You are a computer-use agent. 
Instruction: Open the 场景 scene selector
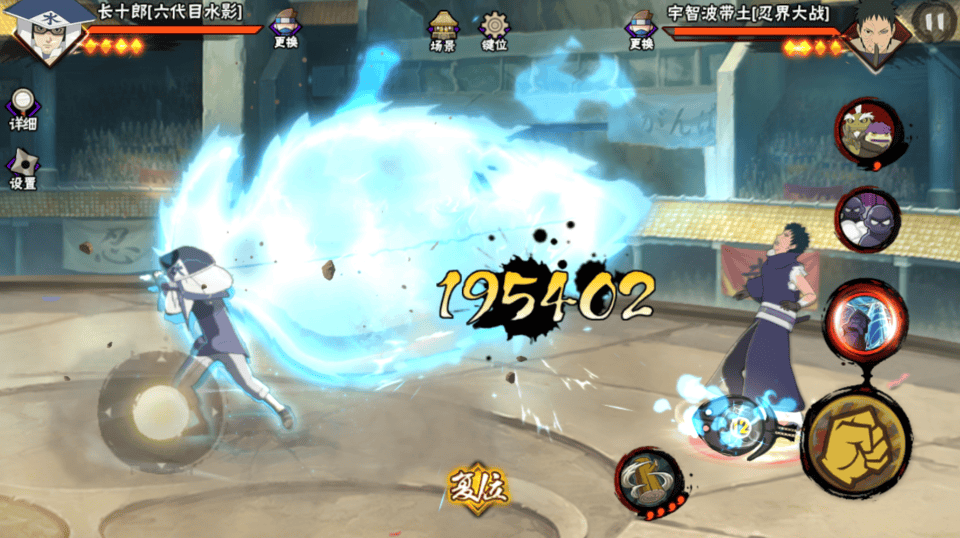[443, 30]
